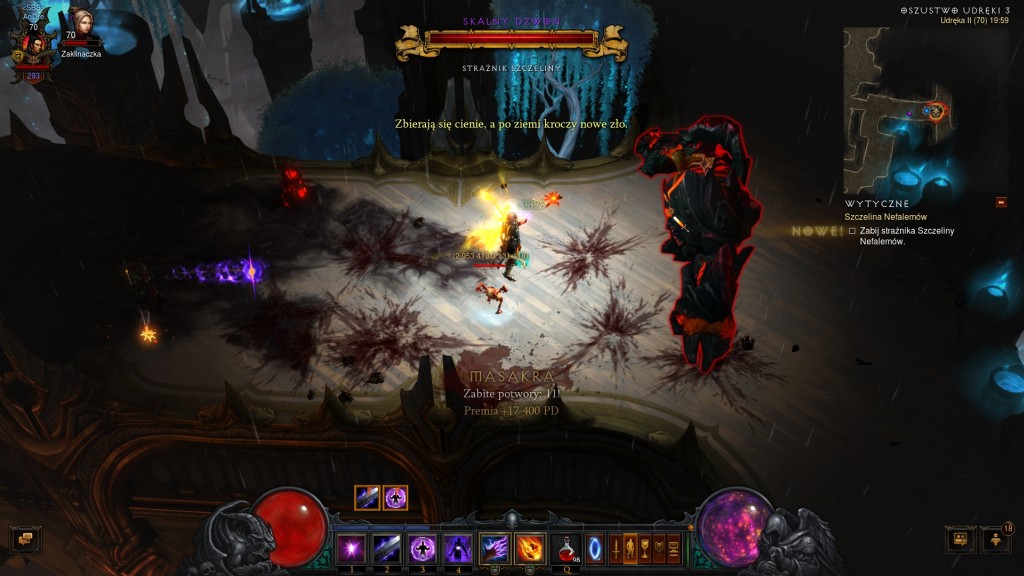Open the character inventory button
Viewport: 1024px width, 576px height.
pos(630,548)
